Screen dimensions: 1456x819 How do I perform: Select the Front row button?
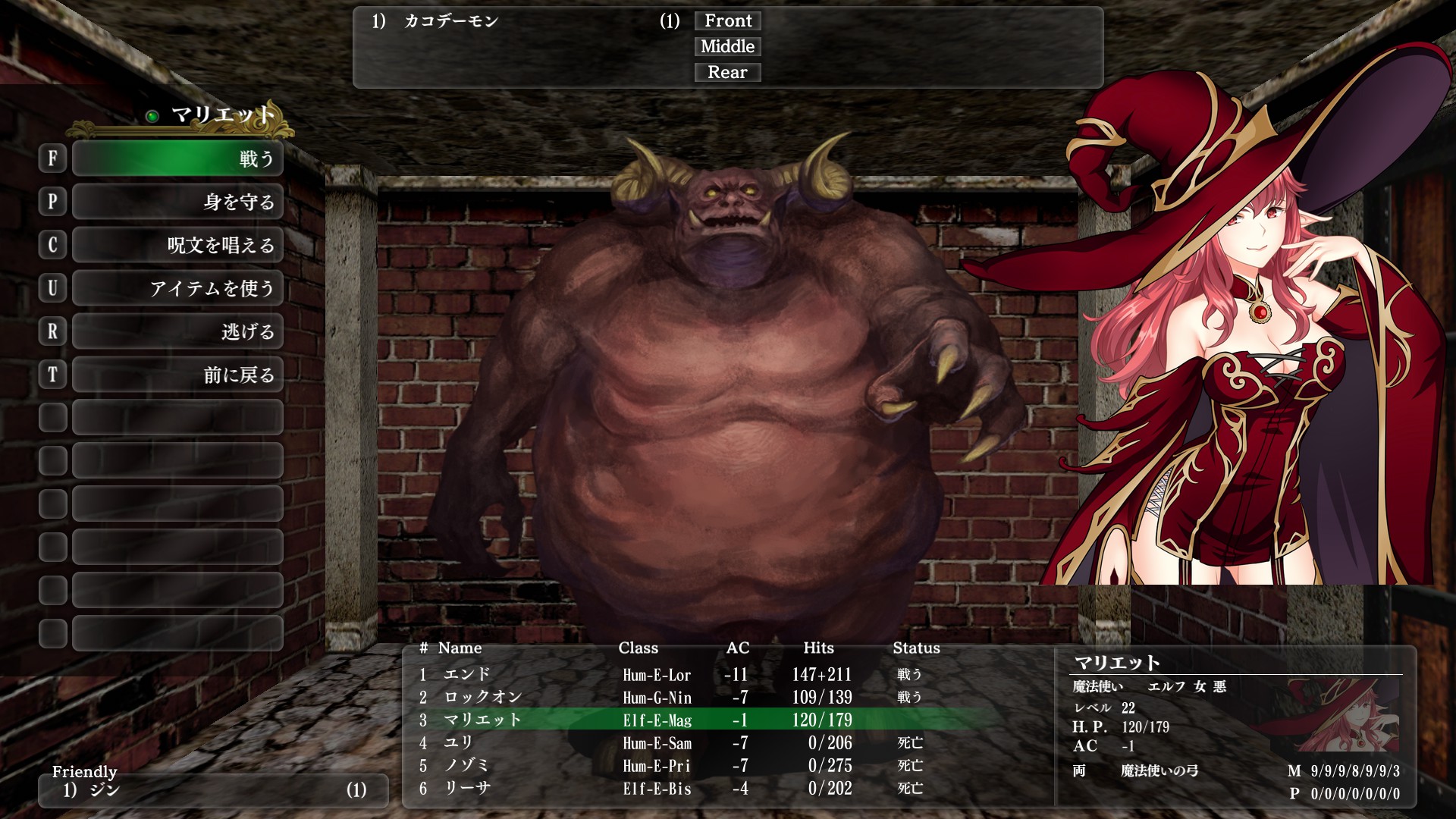click(x=727, y=21)
